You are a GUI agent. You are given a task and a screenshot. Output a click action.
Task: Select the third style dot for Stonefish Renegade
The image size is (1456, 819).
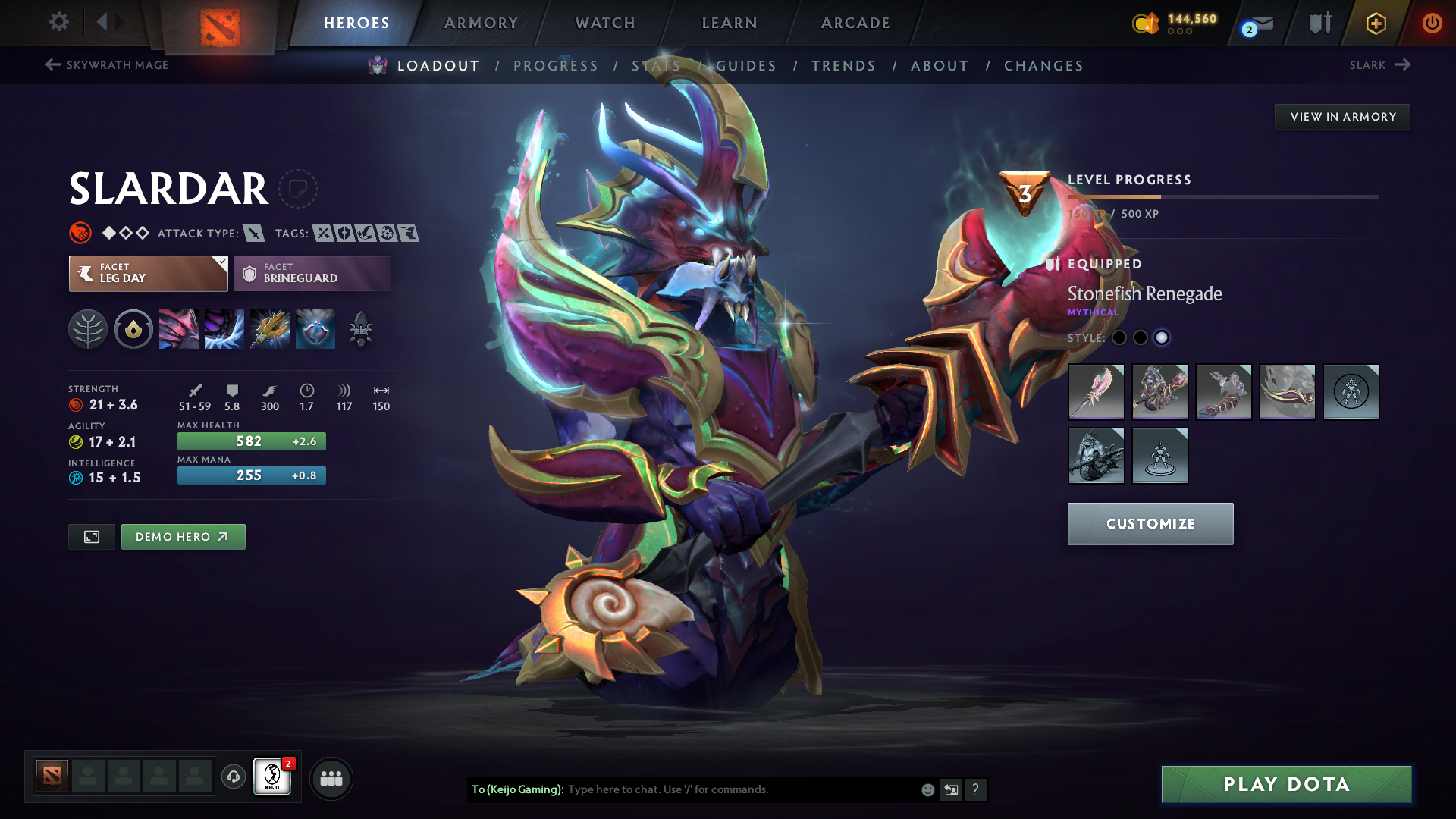(1161, 338)
